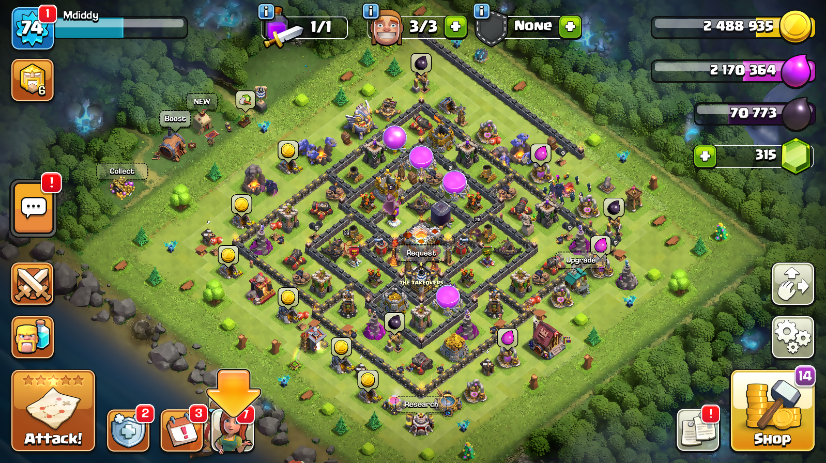Image resolution: width=826 pixels, height=463 pixels.
Task: Show info for the 3/3 builders
Action: click(x=371, y=11)
